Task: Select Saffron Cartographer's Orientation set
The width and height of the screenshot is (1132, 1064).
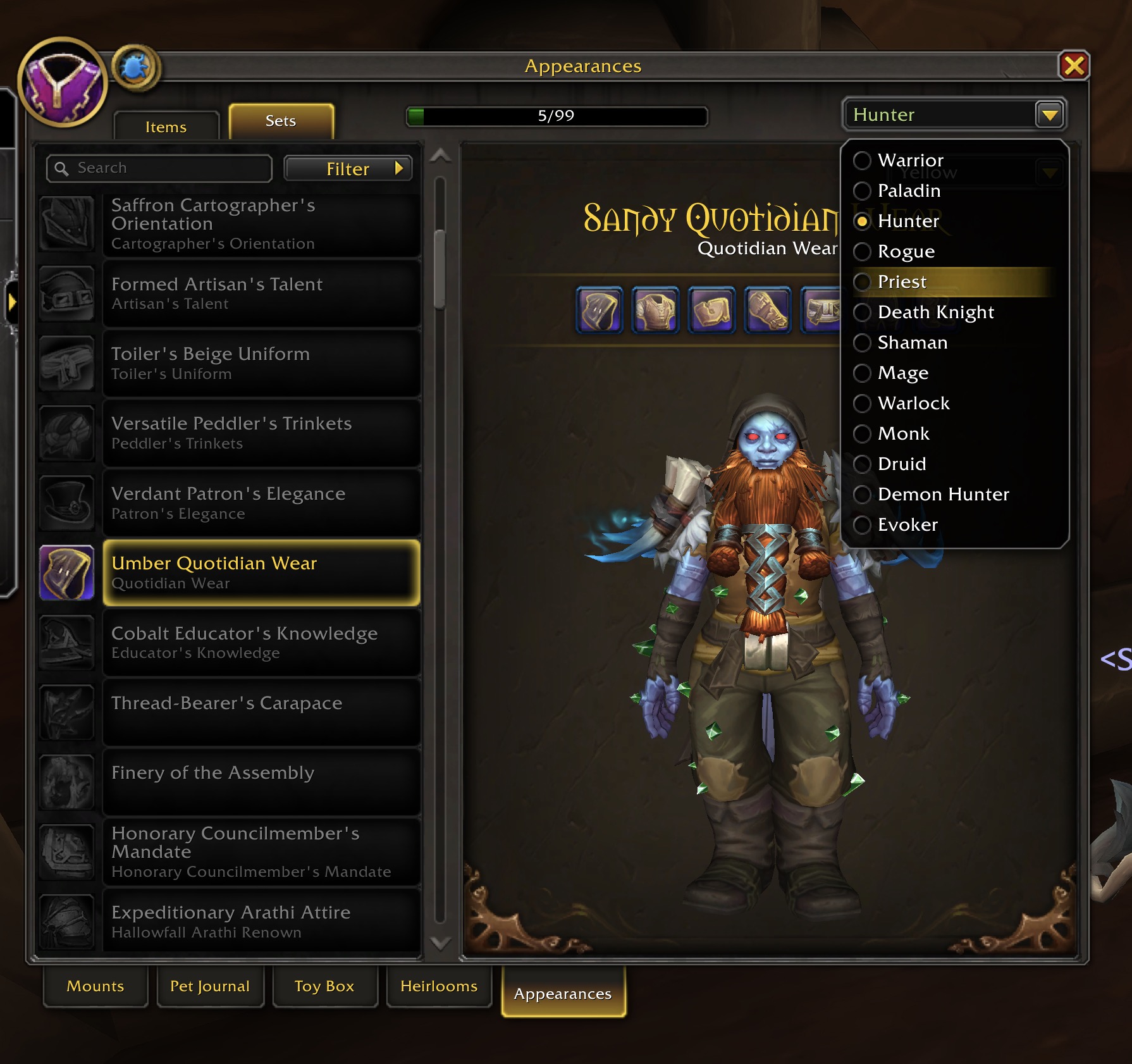Action: coord(261,224)
